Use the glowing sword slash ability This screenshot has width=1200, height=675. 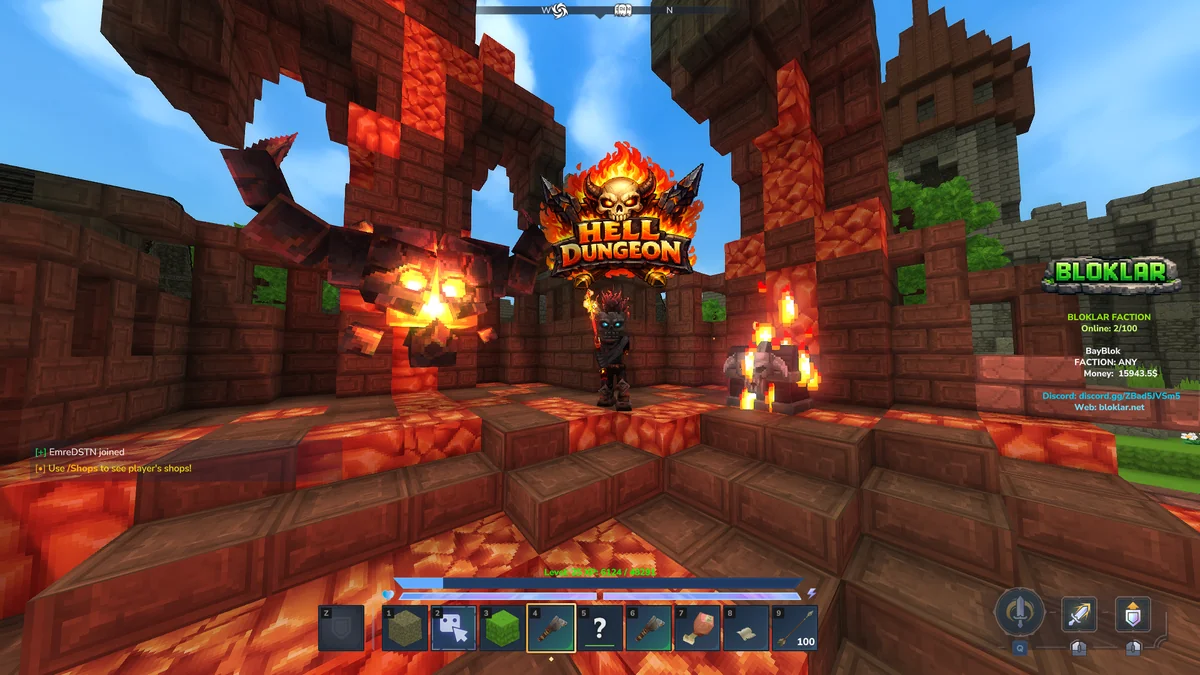click(1079, 614)
